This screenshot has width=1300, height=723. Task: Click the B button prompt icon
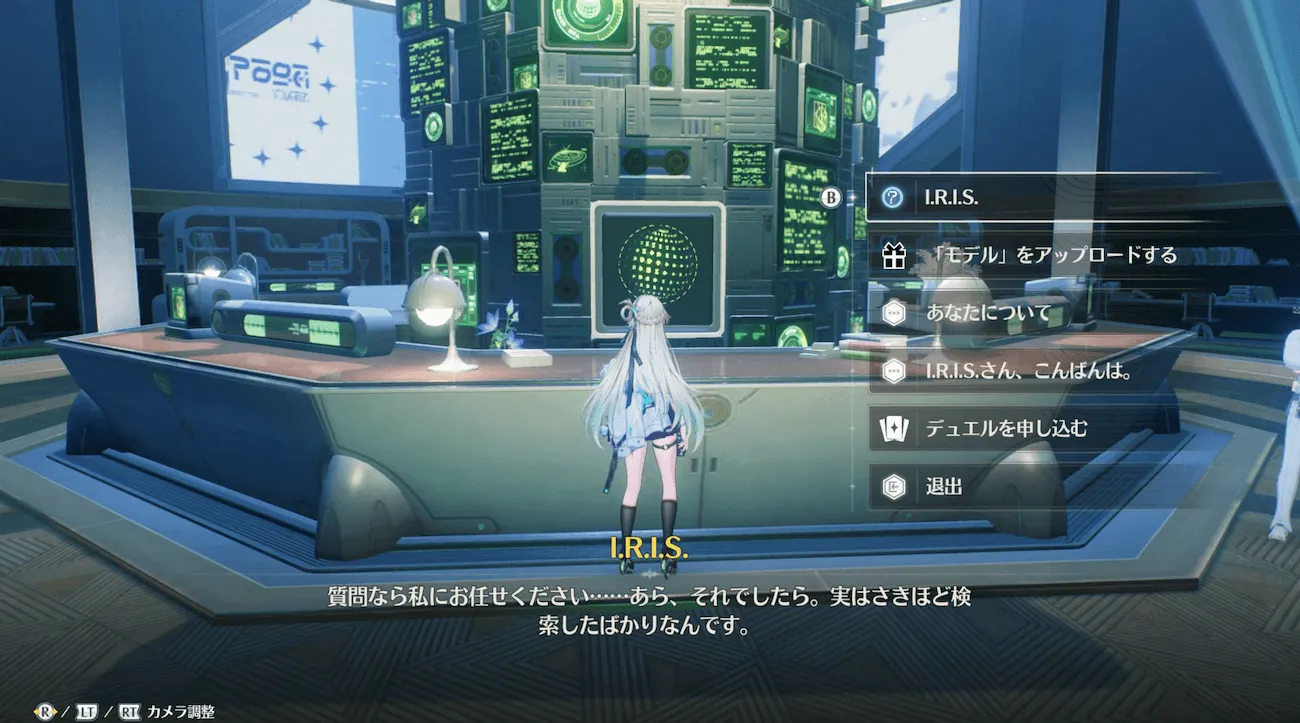coord(830,196)
